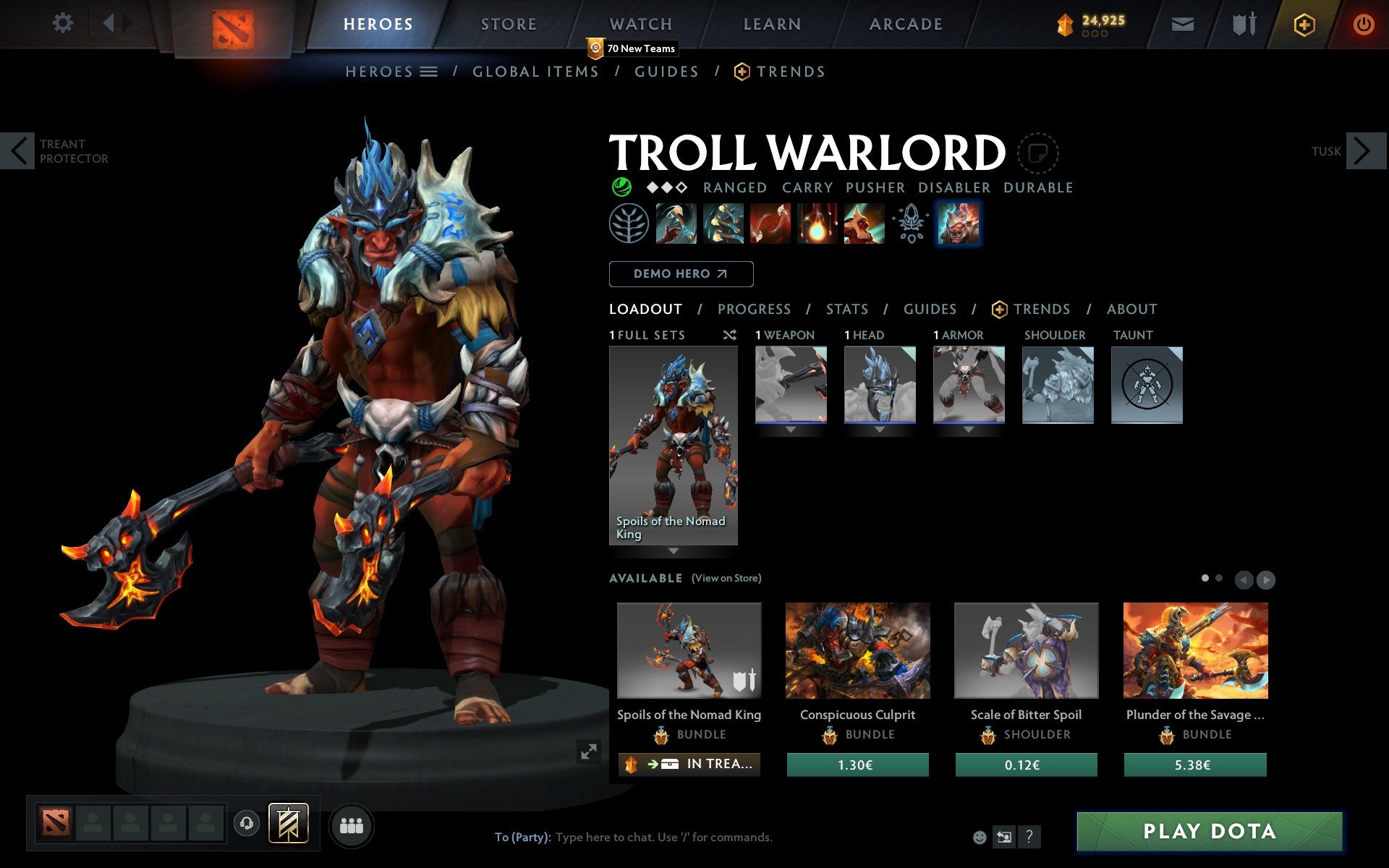Expand the Heroes hamburger menu
Screen dimensions: 1389x868
pyautogui.click(x=428, y=72)
